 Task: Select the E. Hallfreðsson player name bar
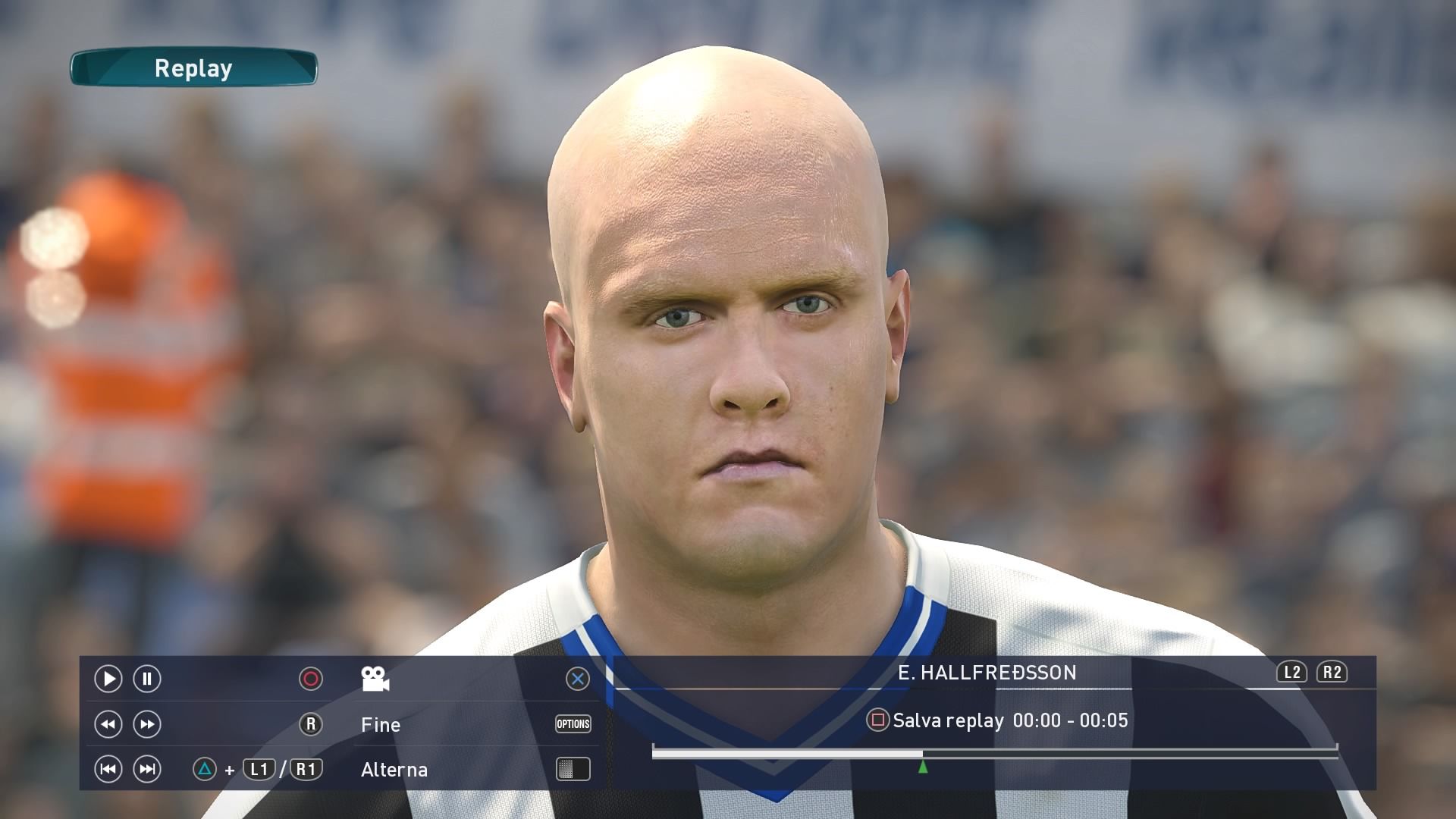(987, 673)
